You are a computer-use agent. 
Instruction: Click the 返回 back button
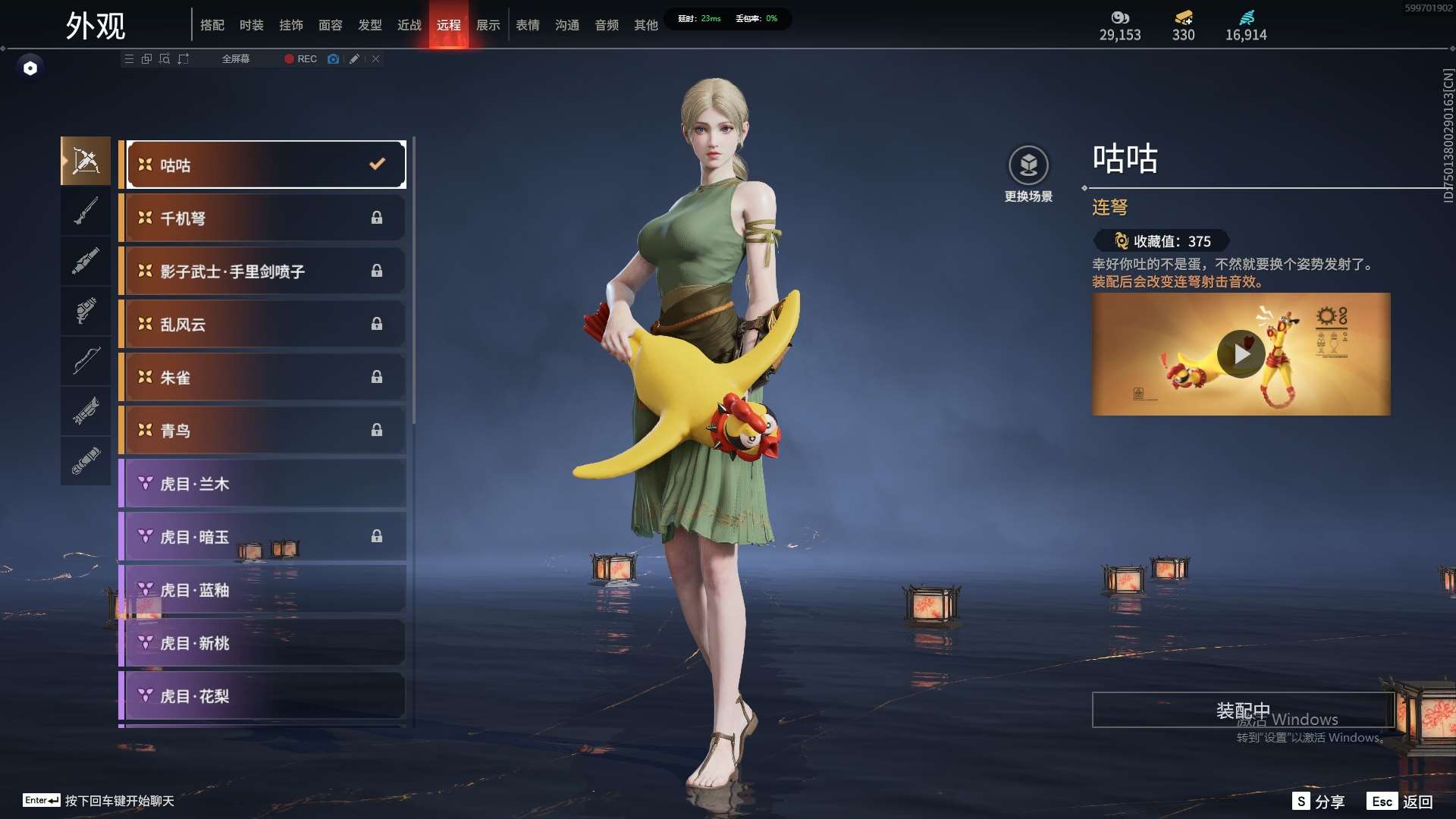pyautogui.click(x=1401, y=802)
